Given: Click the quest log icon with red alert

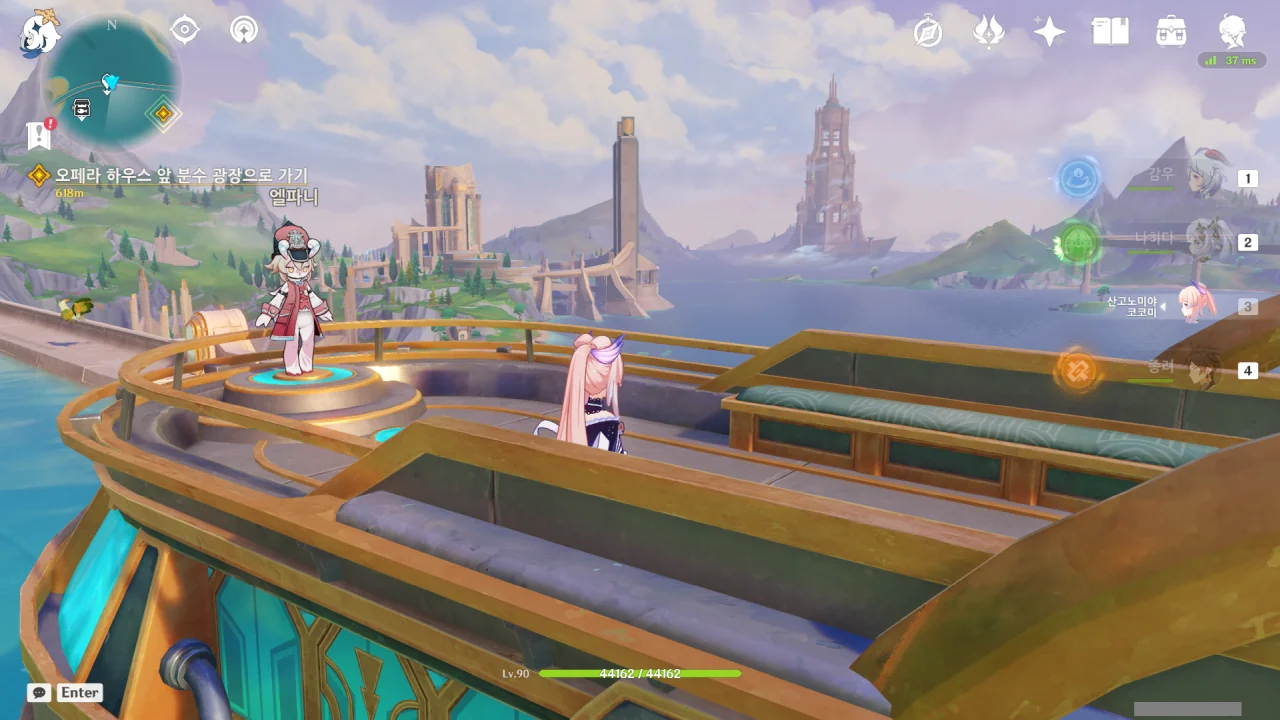Looking at the screenshot, I should pyautogui.click(x=40, y=135).
